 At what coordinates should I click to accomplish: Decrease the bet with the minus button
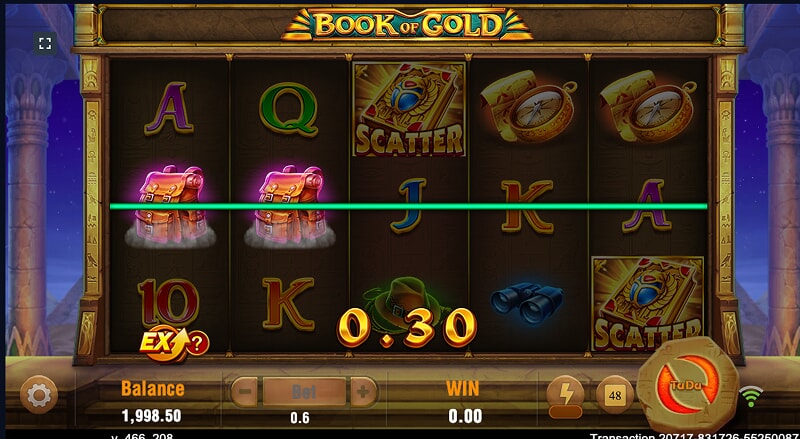click(x=244, y=390)
